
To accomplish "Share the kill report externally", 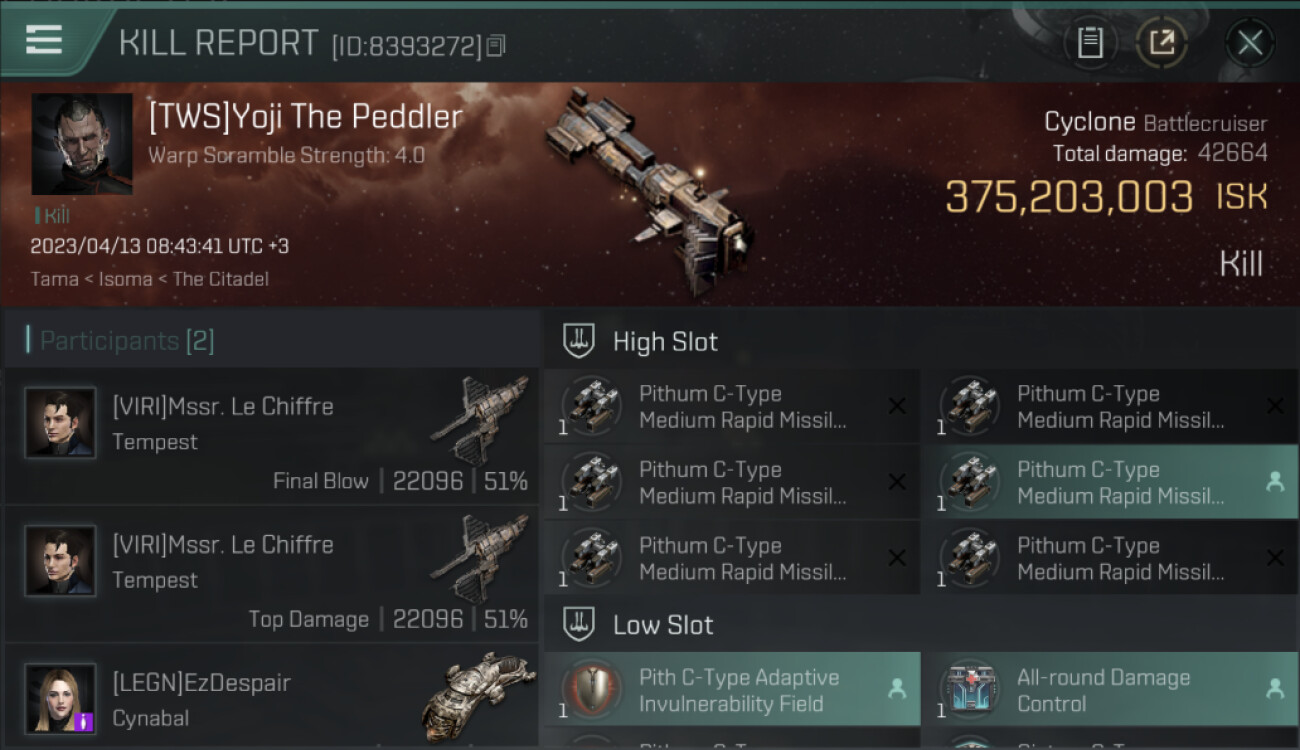I will pos(1162,42).
